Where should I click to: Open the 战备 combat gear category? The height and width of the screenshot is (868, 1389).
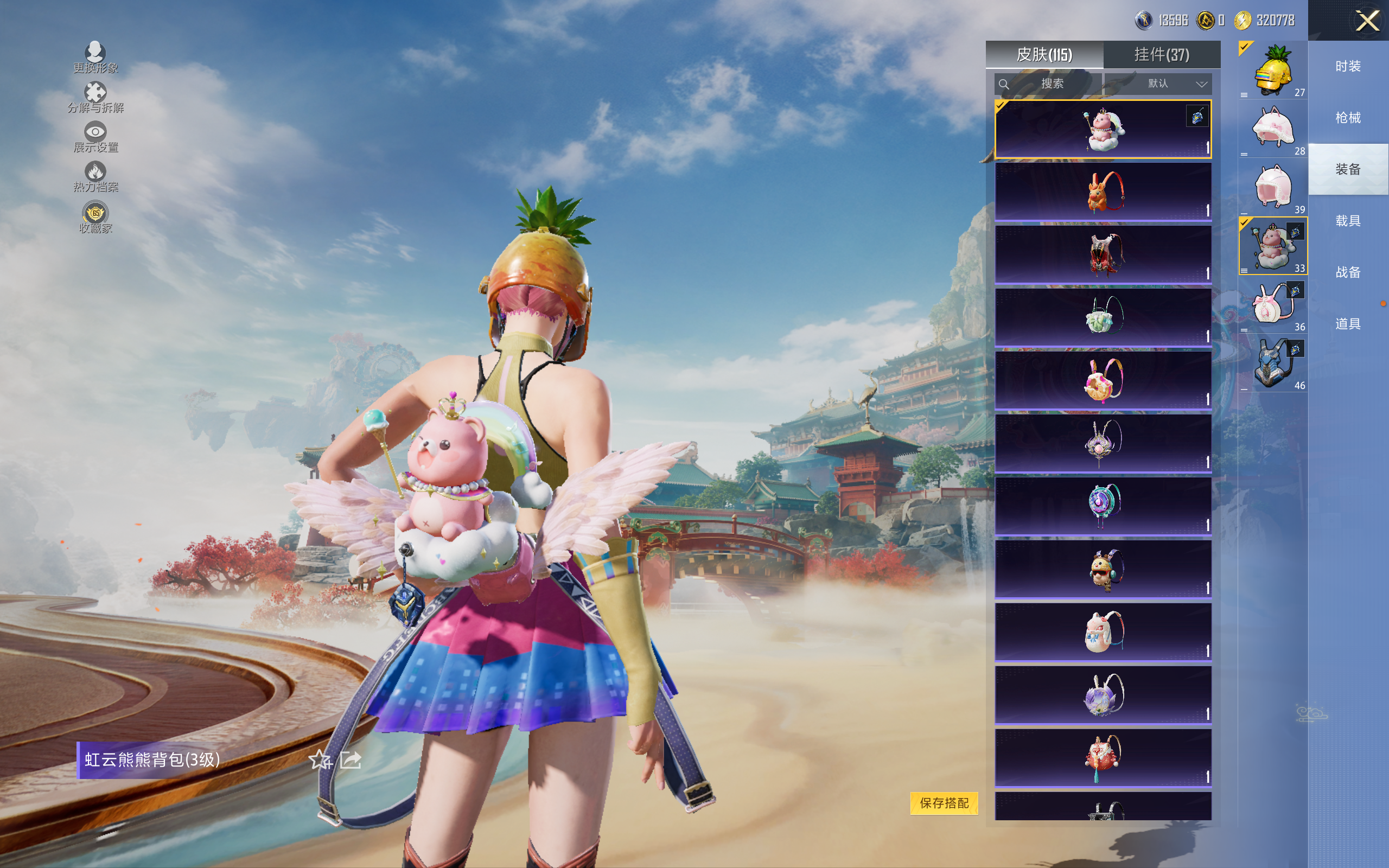tap(1348, 272)
